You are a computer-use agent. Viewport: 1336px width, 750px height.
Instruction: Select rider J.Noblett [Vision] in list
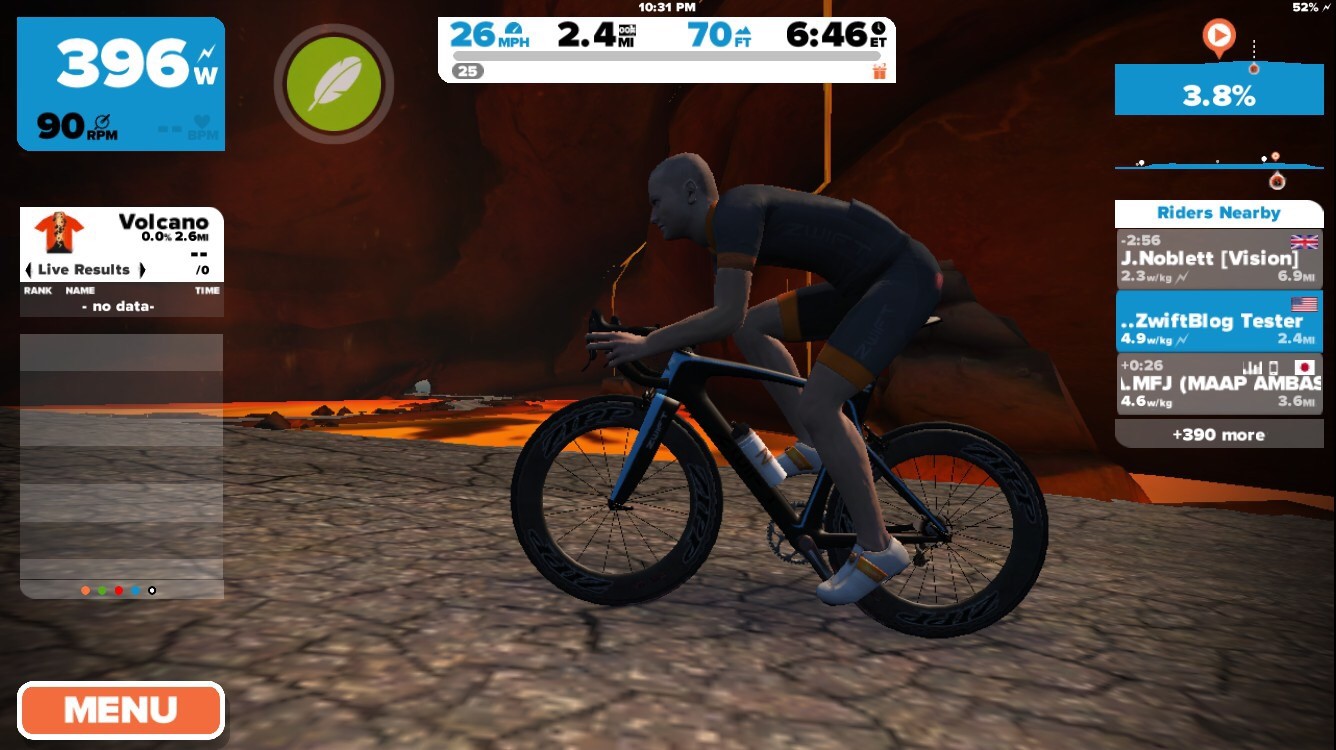point(1218,259)
